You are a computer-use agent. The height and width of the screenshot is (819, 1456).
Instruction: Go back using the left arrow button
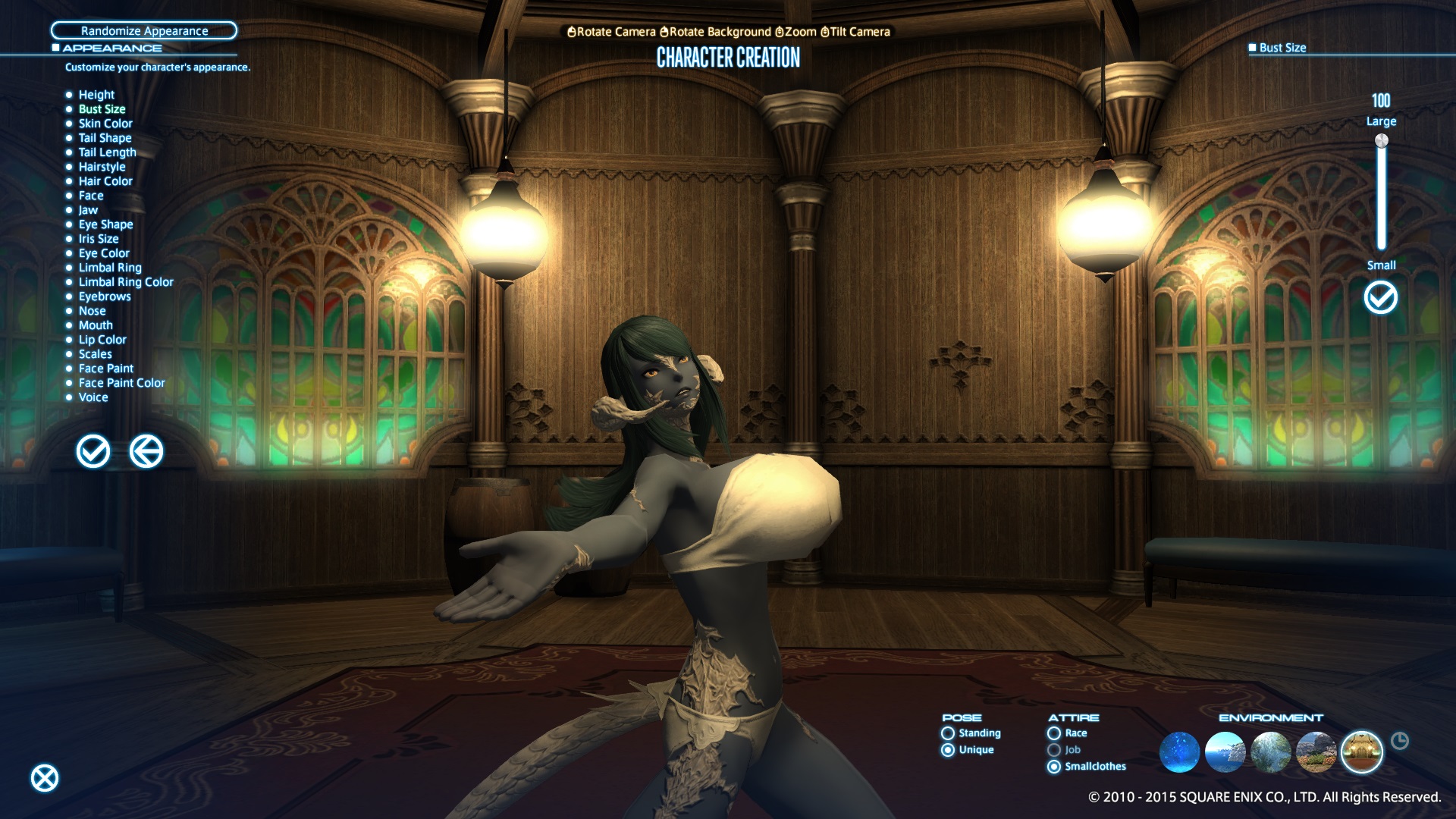pyautogui.click(x=146, y=452)
